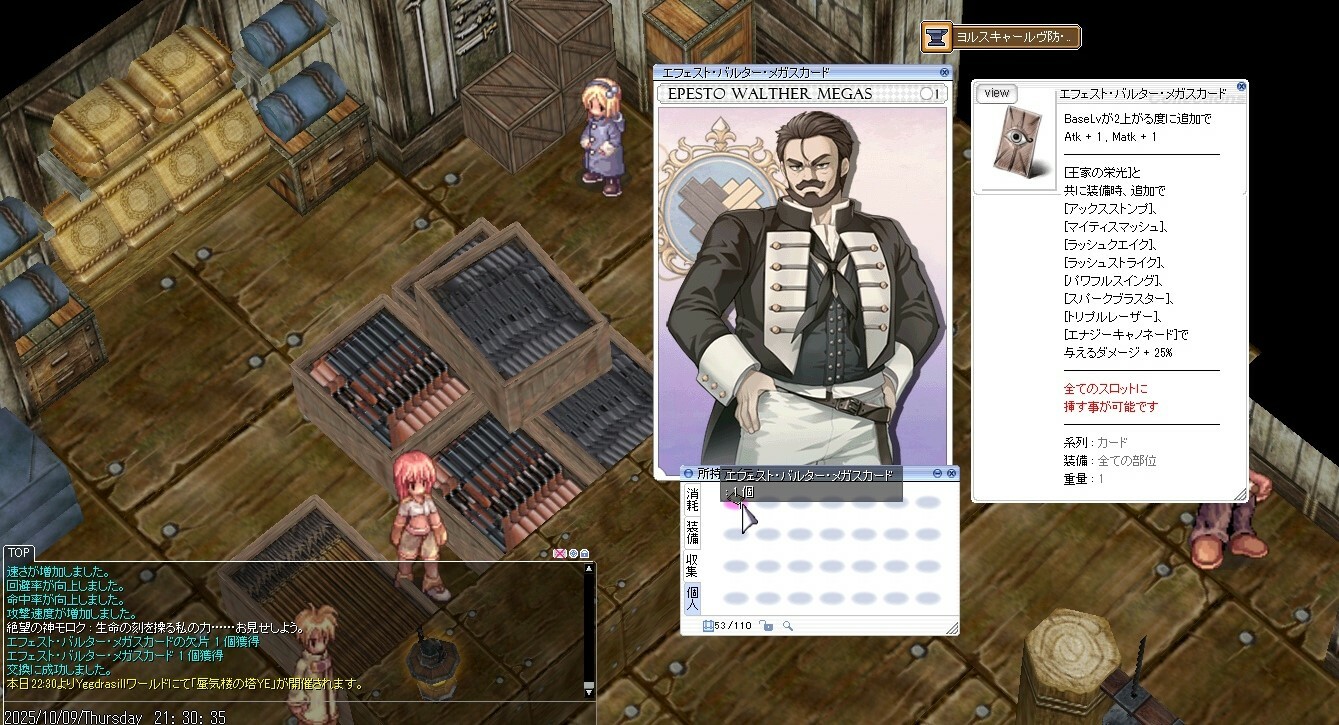Open the anvil-icon ヨルスキャールヴ防 button
The image size is (1339, 725).
pos(1000,38)
